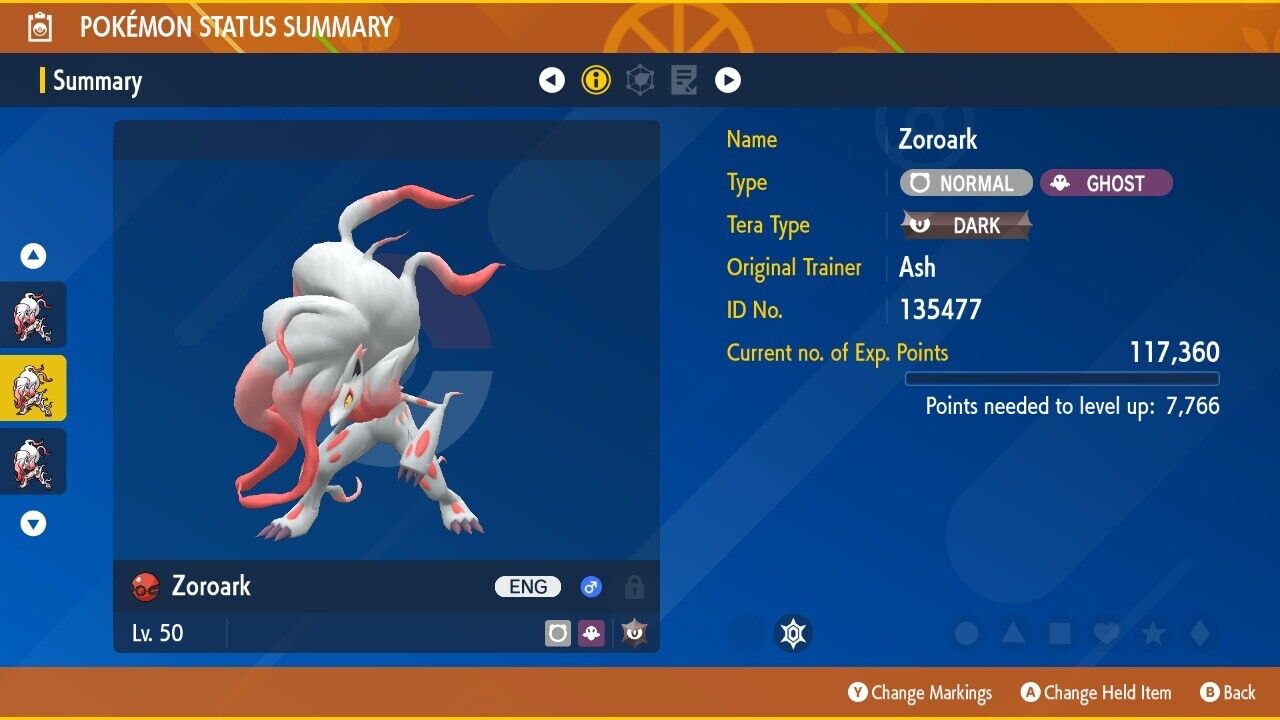The height and width of the screenshot is (720, 1280).
Task: Select the bottom Zoroark party thumbnail
Action: 33,461
